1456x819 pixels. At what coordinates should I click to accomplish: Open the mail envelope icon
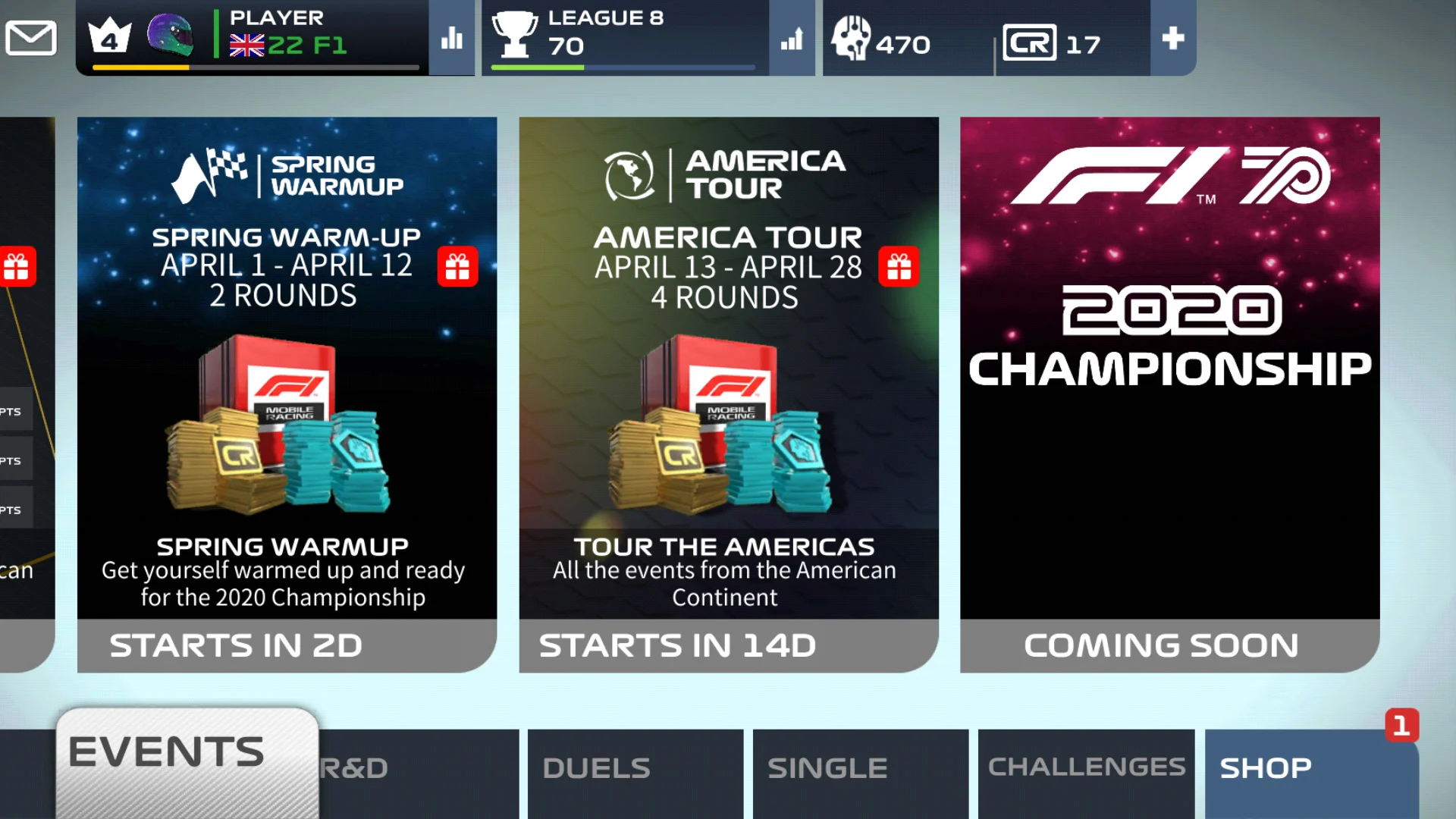(30, 36)
